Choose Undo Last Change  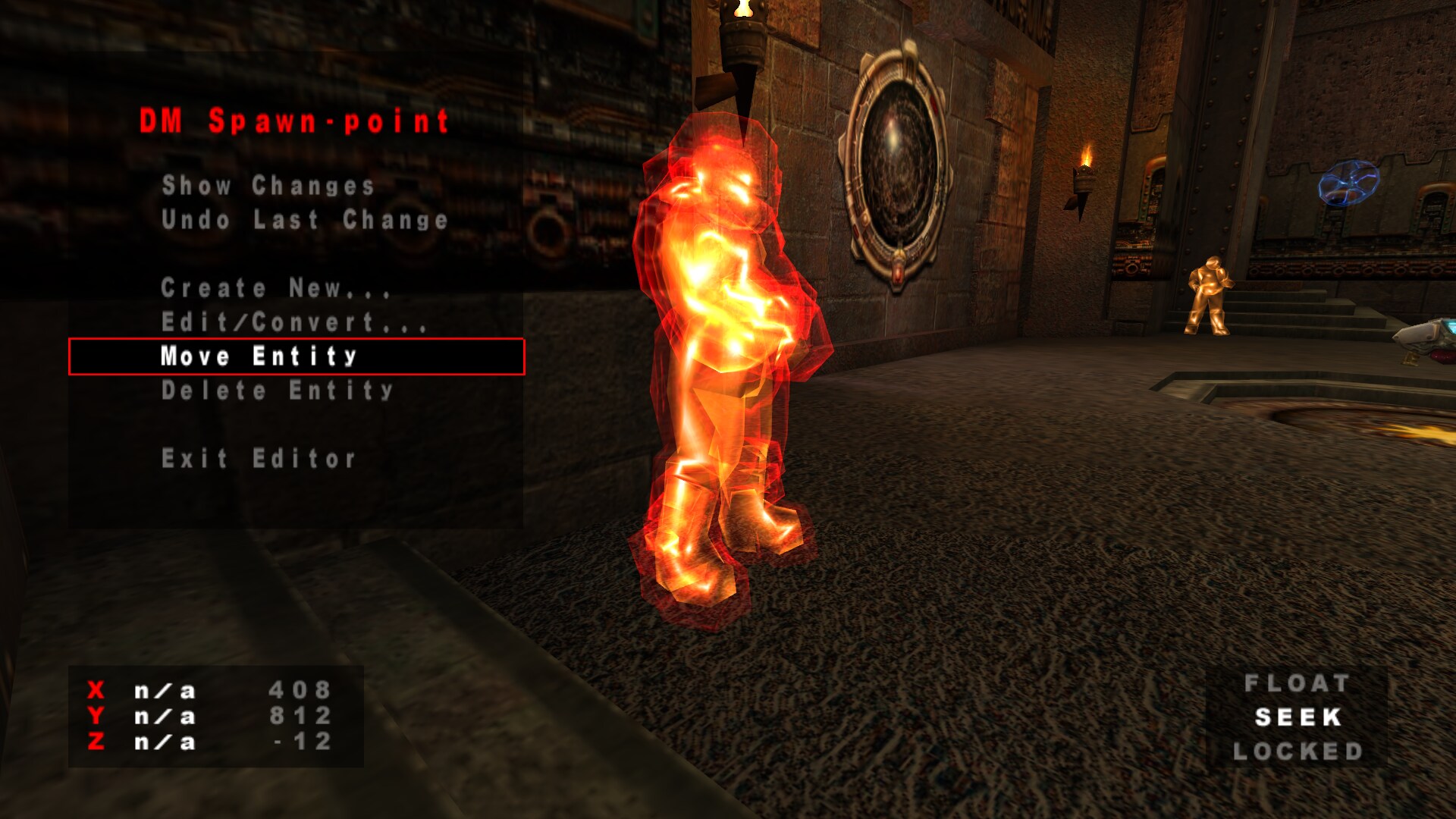pos(304,220)
